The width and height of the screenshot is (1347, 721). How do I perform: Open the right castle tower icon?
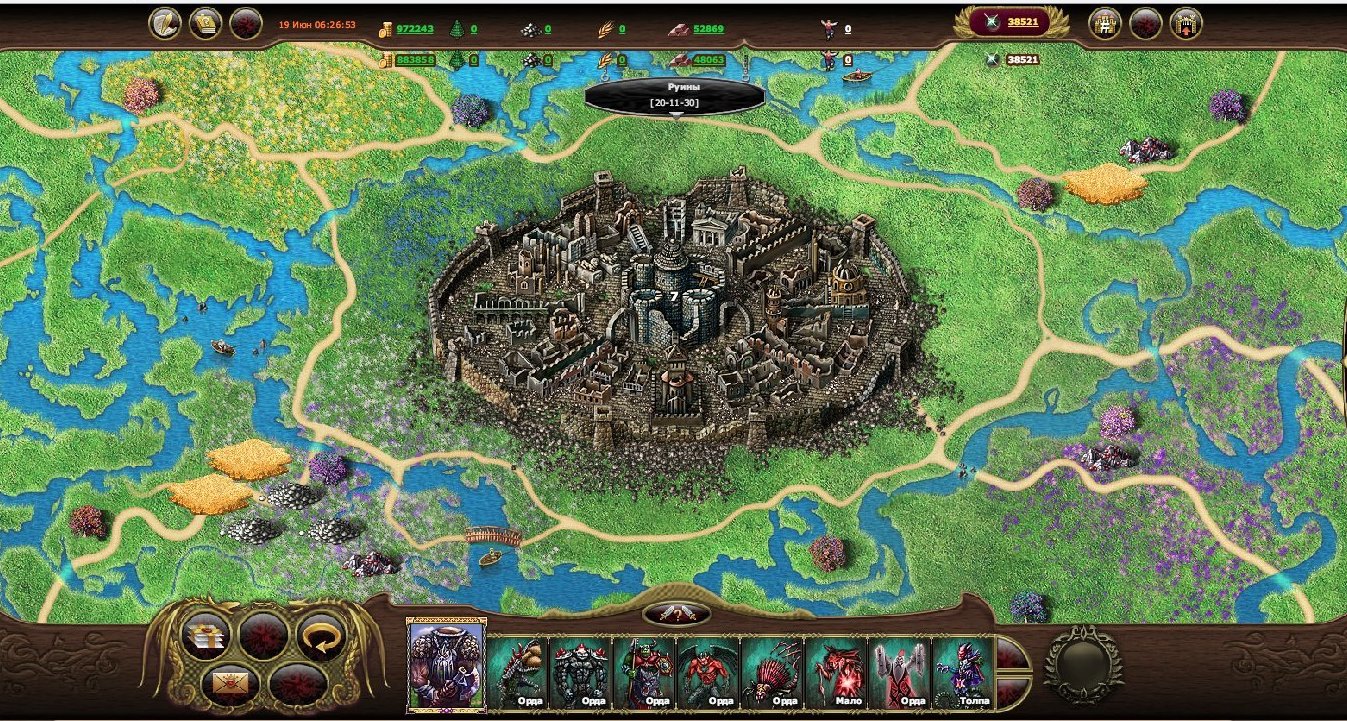point(1185,23)
